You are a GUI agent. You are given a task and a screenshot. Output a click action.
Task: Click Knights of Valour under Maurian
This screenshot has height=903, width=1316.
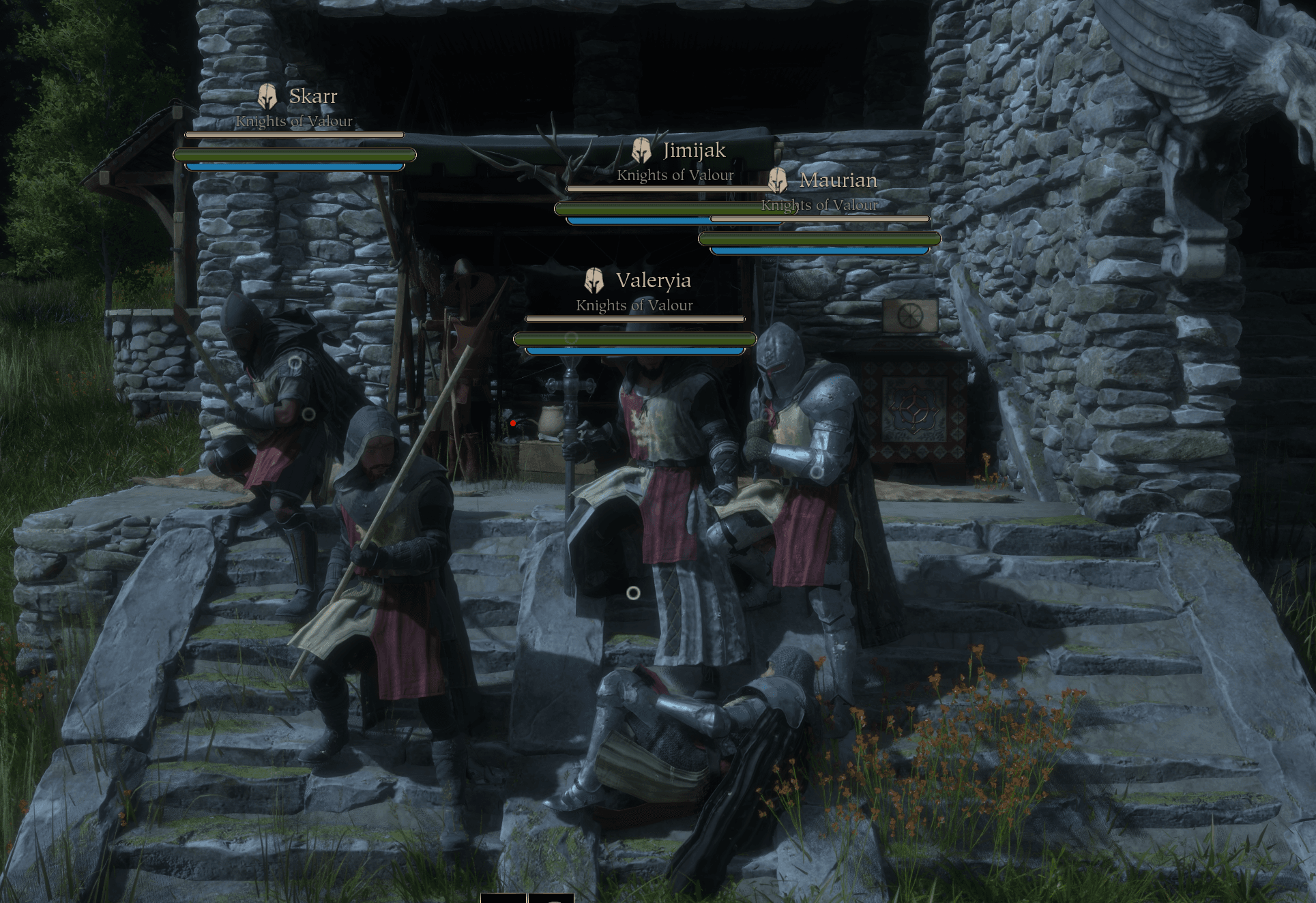[821, 205]
